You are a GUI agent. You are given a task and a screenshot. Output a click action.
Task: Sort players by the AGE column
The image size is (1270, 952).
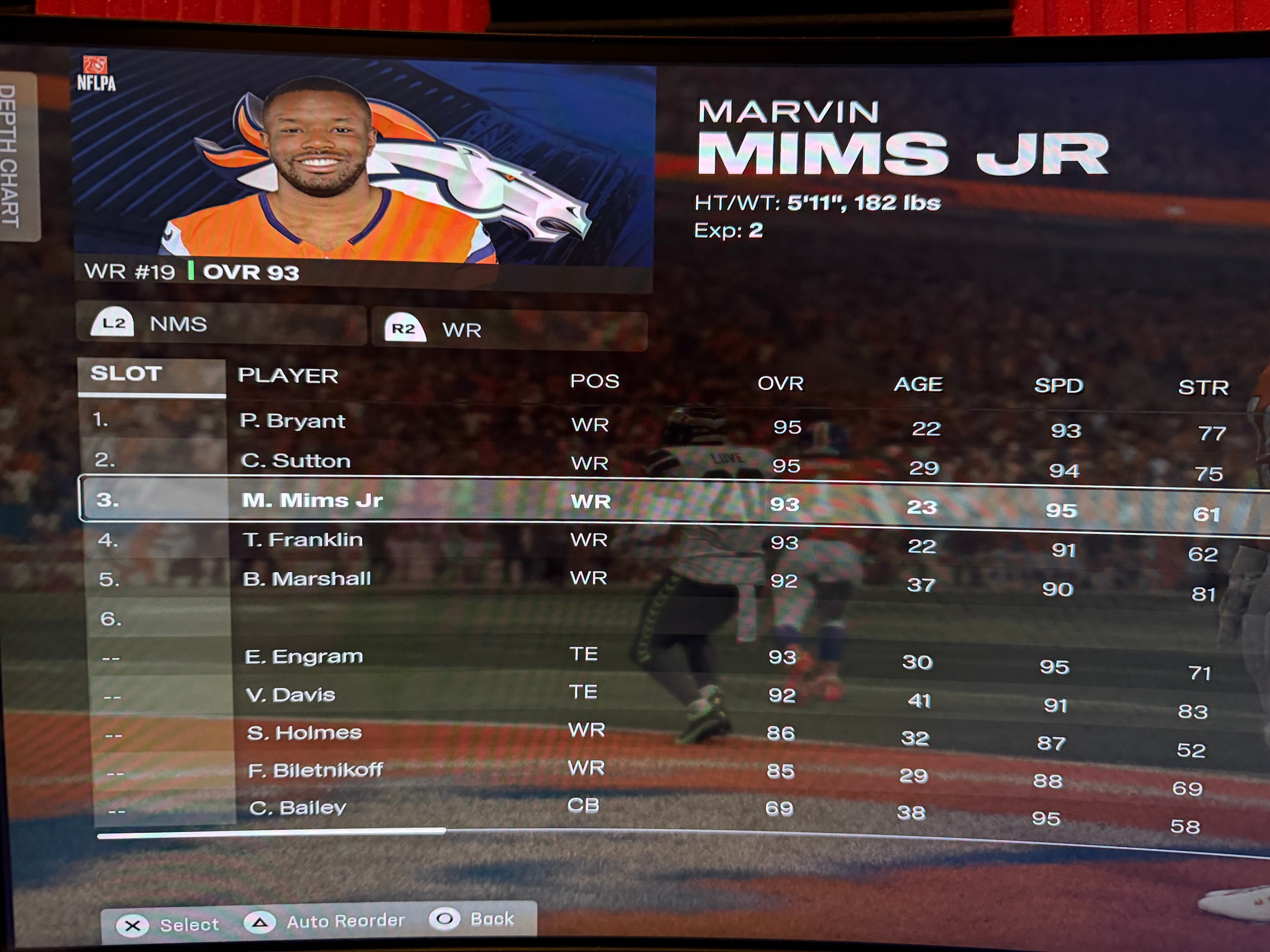(918, 384)
